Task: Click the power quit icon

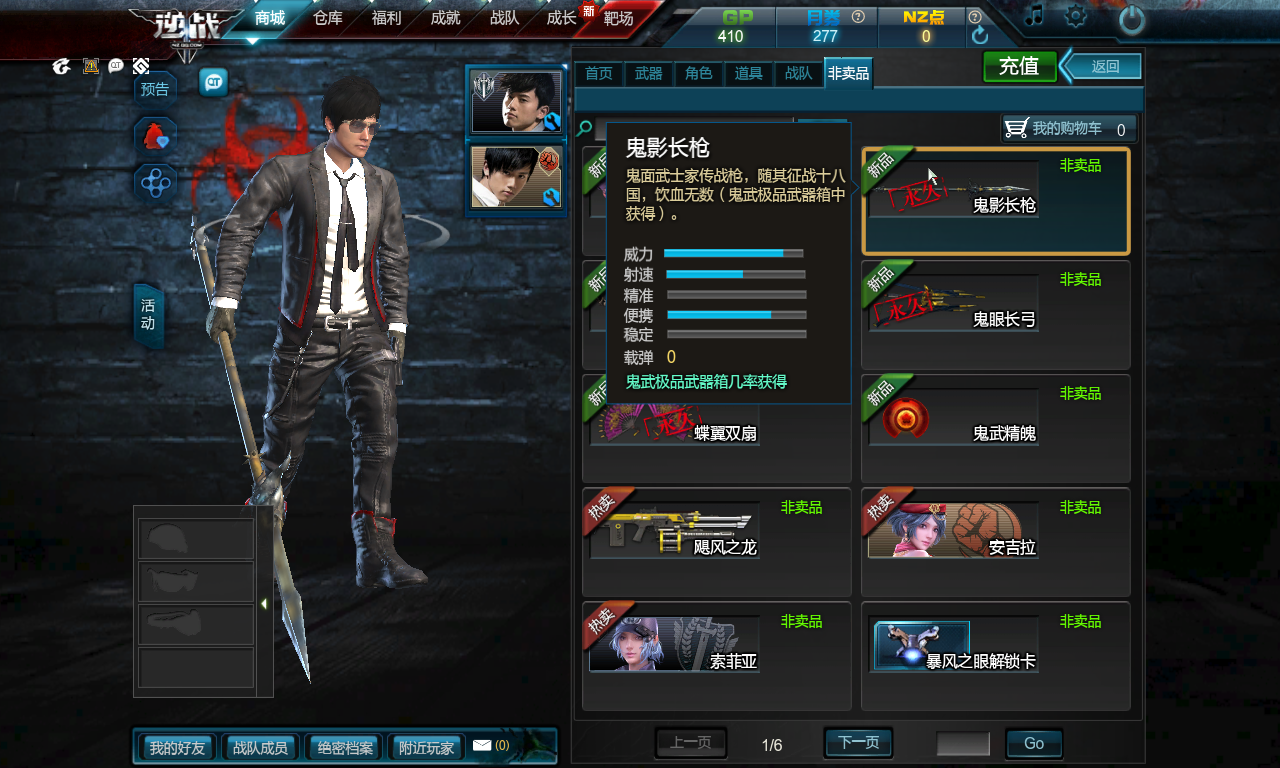Action: pyautogui.click(x=1131, y=19)
